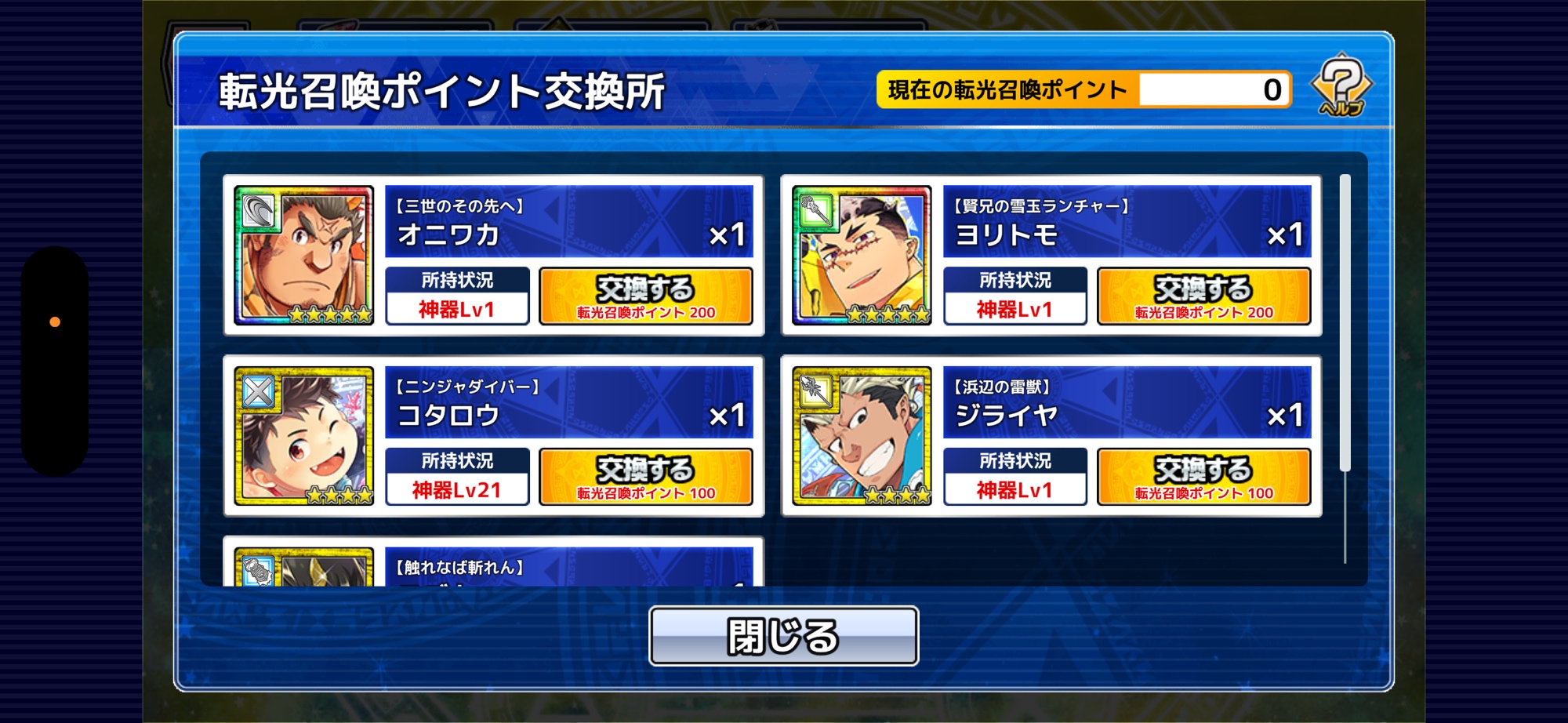Viewport: 1568px width, 723px height.
Task: Exchange points for ヨリトモ
Action: [x=1203, y=296]
